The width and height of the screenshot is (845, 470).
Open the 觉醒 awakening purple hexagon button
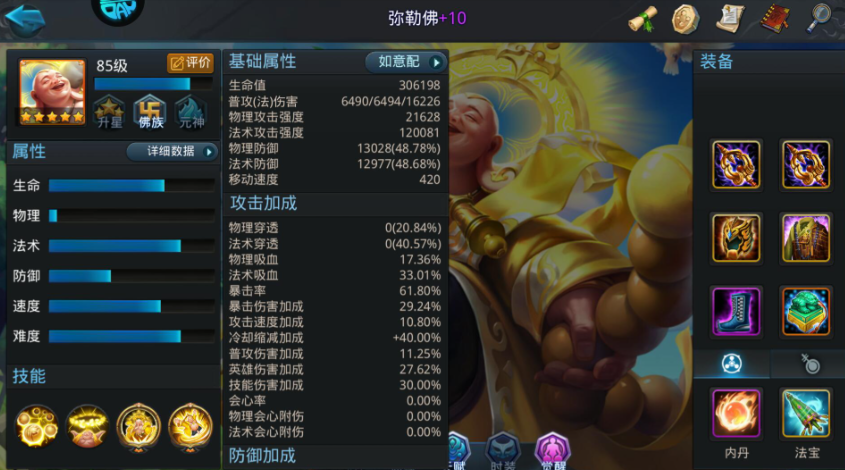click(553, 450)
